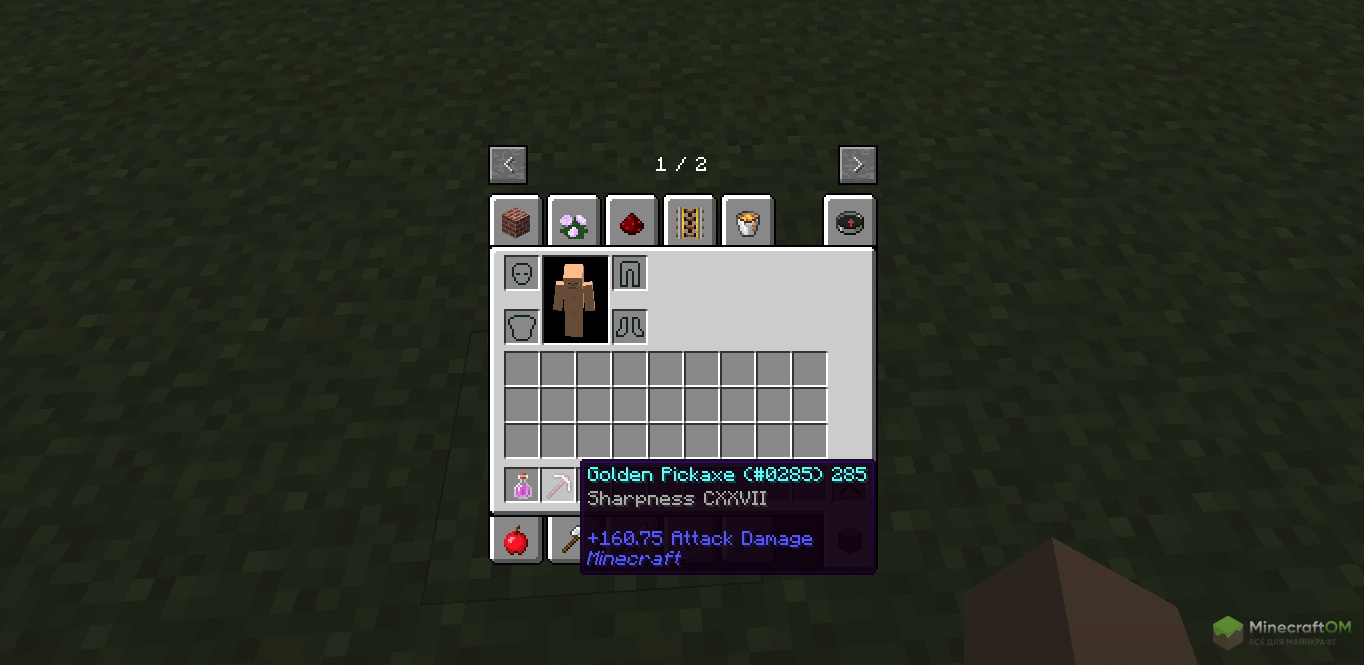Pick up the pink potion from hotbar
The image size is (1364, 665).
pyautogui.click(x=522, y=486)
